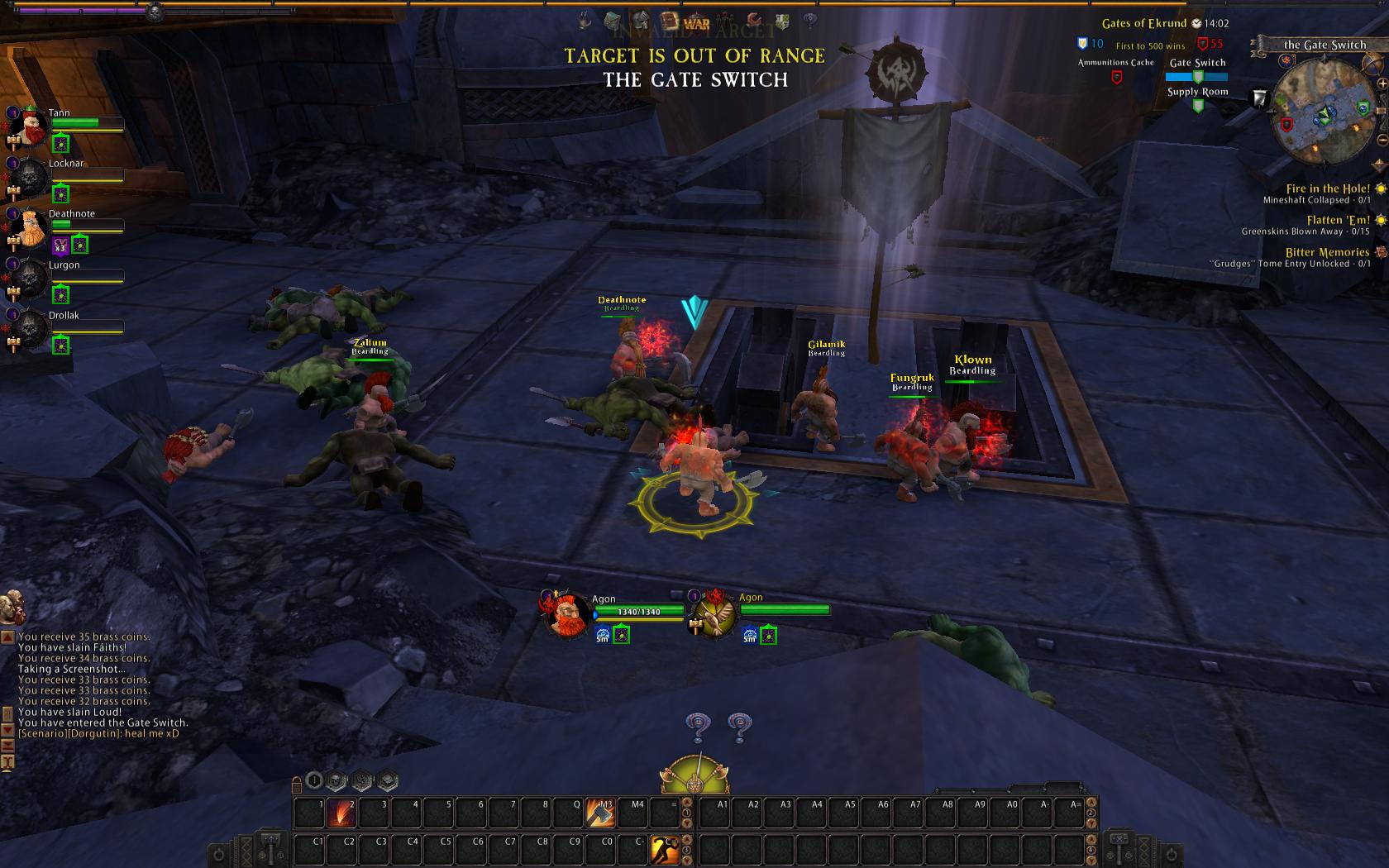1389x868 pixels.
Task: Click the Fire in the Hole! objective
Action: [x=1327, y=189]
